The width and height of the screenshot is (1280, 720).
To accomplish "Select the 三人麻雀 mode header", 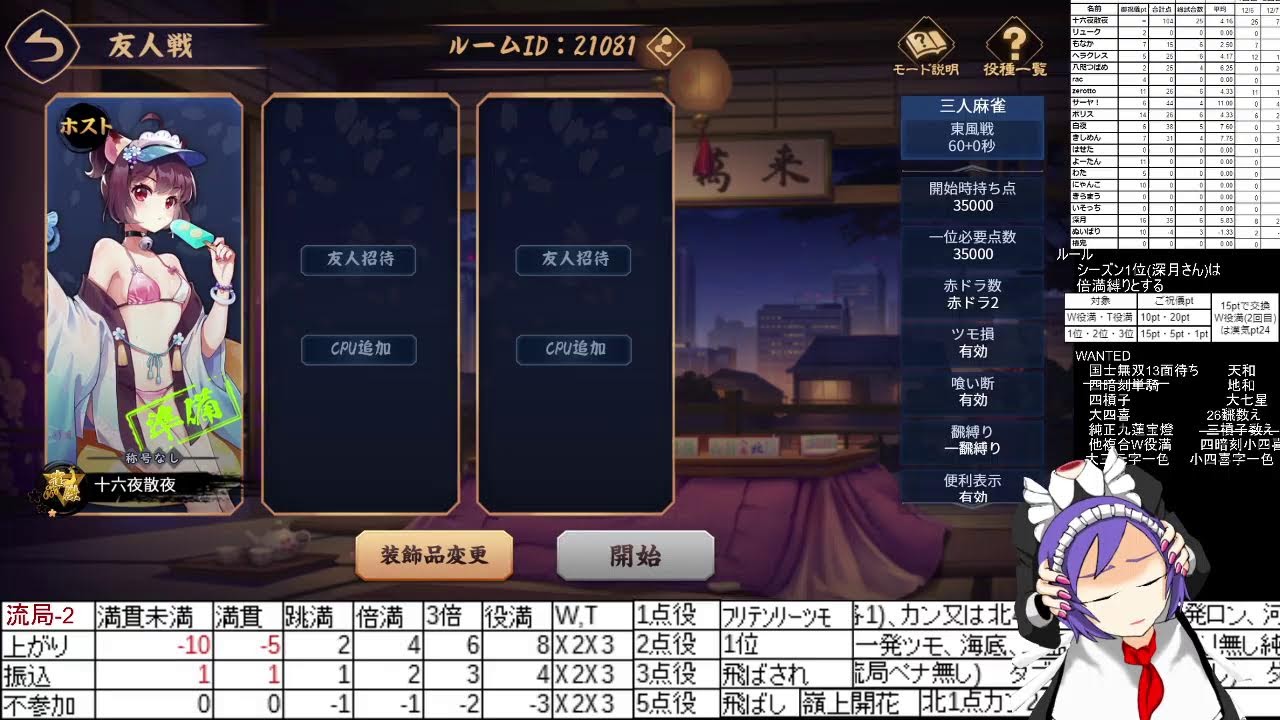I will click(x=972, y=107).
